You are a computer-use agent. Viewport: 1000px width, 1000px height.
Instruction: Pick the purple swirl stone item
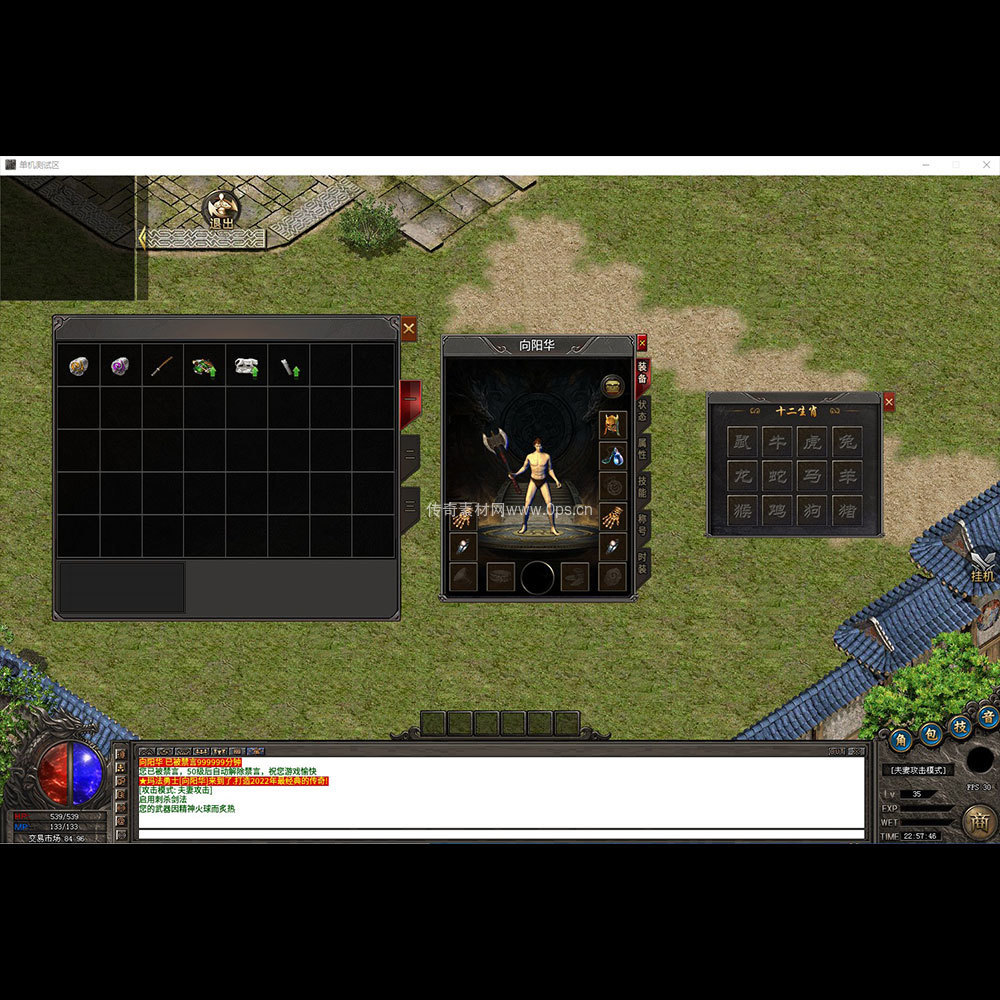[120, 366]
